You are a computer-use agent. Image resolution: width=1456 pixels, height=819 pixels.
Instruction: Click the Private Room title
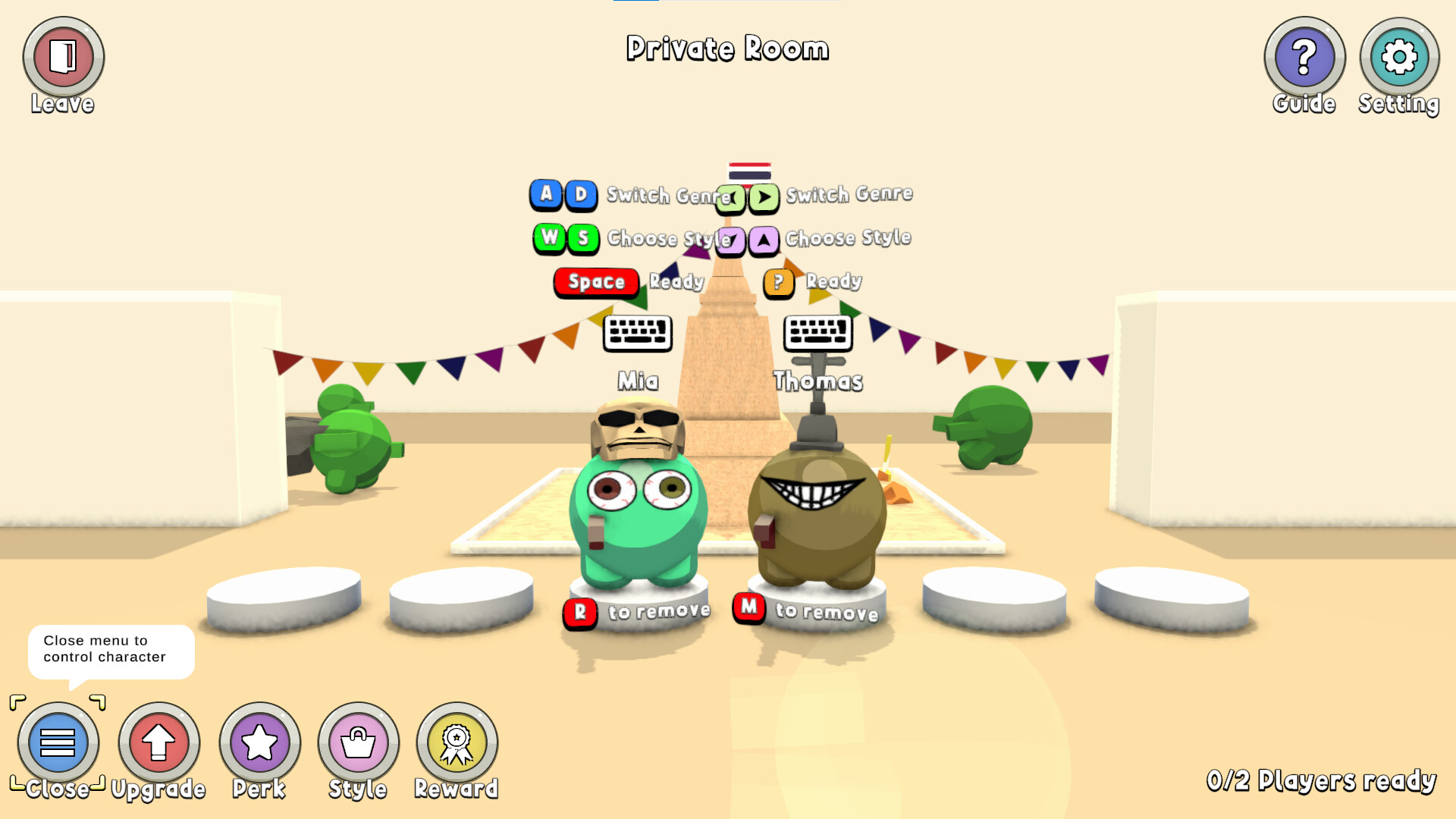tap(728, 49)
